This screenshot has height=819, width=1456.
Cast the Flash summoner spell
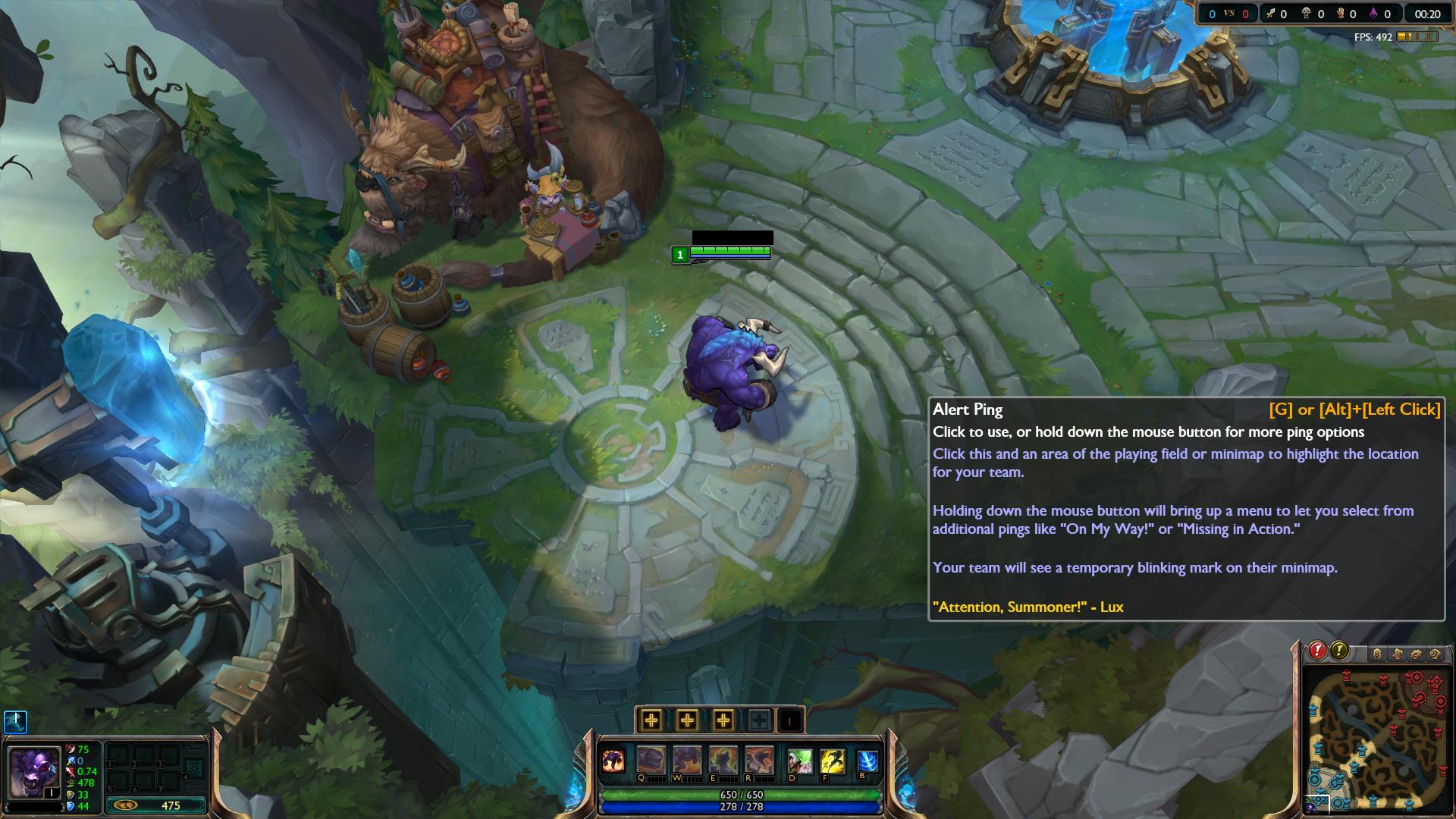(833, 761)
